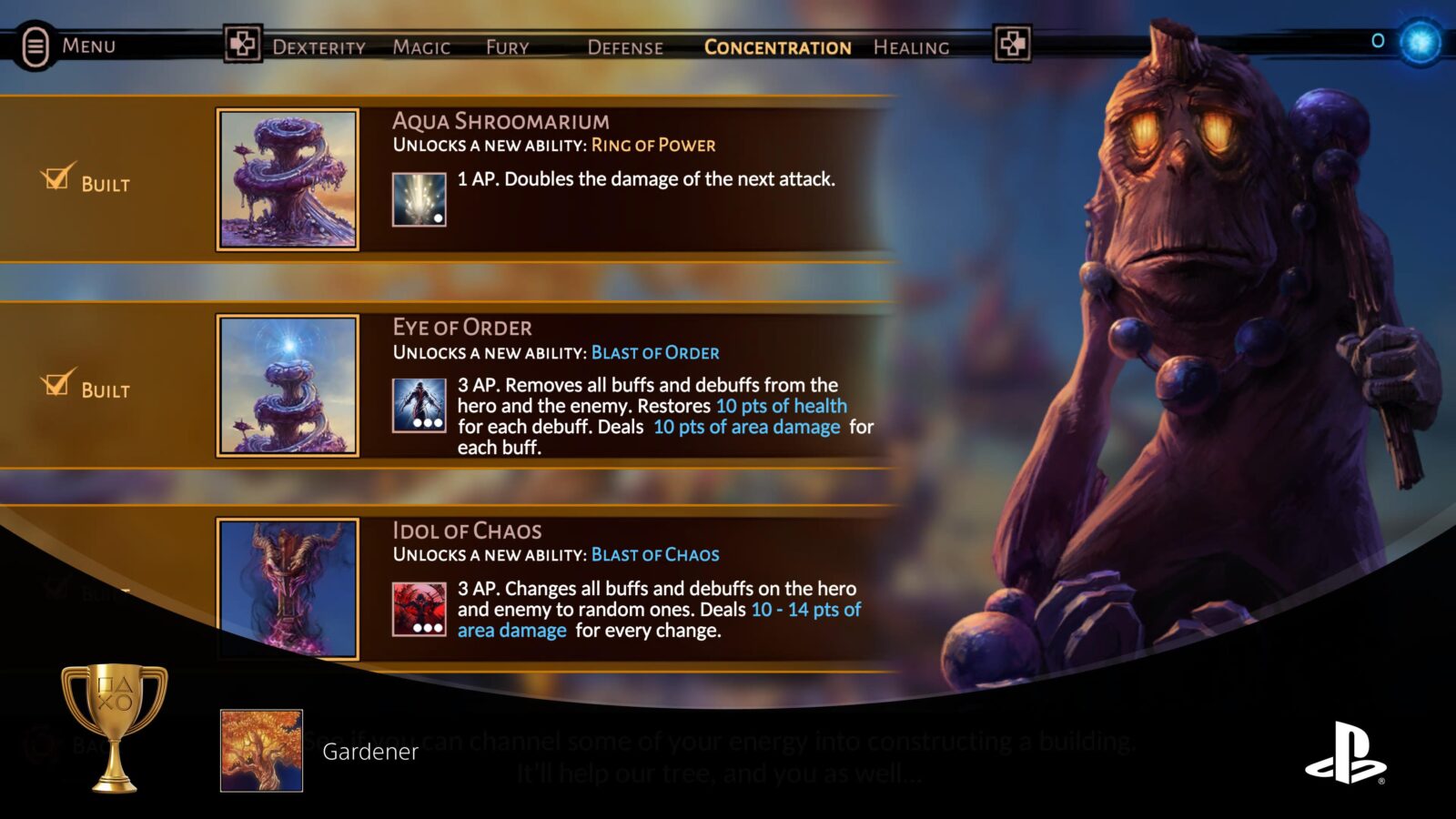Viewport: 1456px width, 819px height.
Task: Click the blue energy orb icon
Action: [x=1420, y=42]
